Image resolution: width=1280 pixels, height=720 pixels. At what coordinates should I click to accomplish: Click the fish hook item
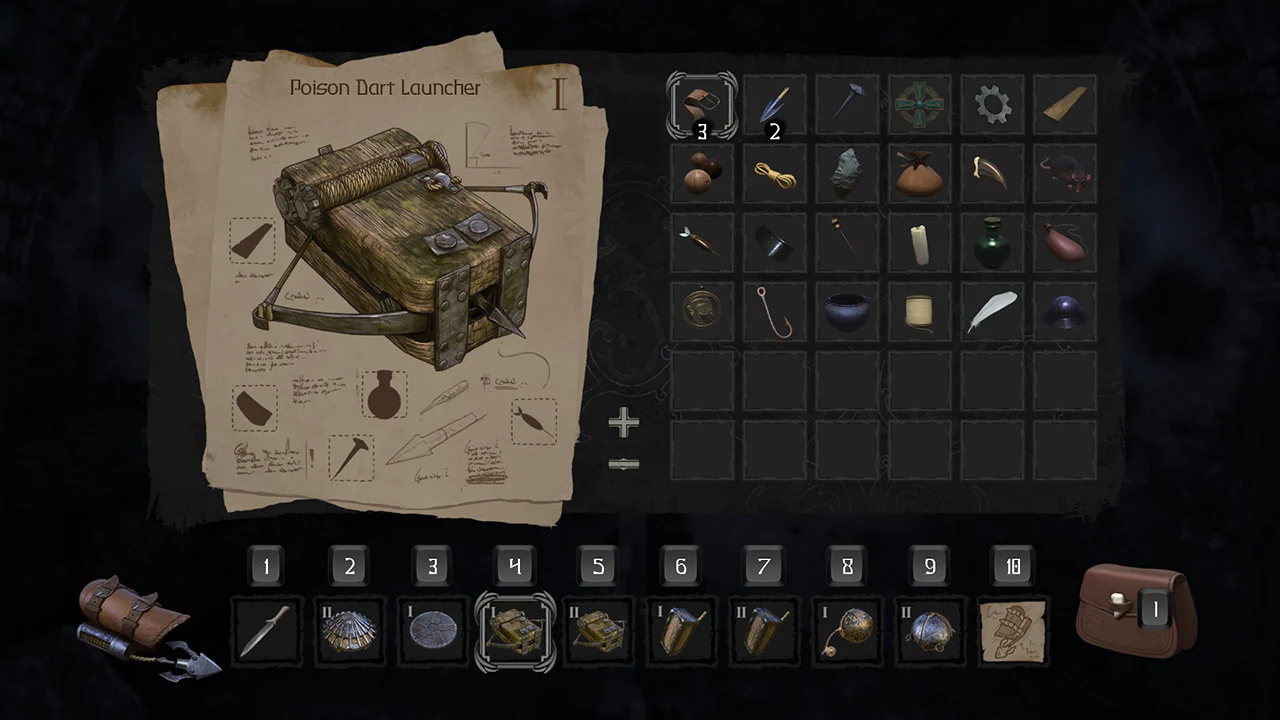[x=774, y=312]
